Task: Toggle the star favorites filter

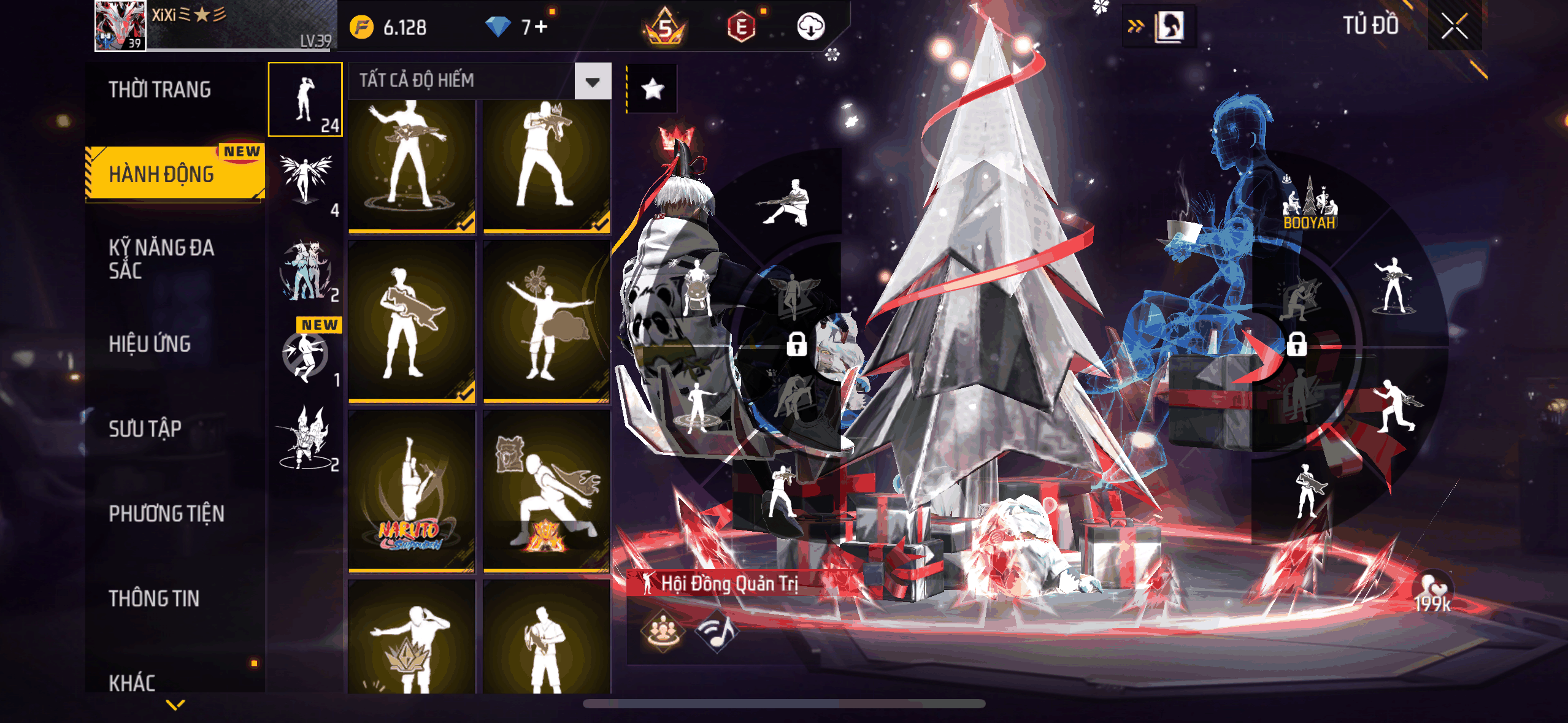Action: (652, 90)
